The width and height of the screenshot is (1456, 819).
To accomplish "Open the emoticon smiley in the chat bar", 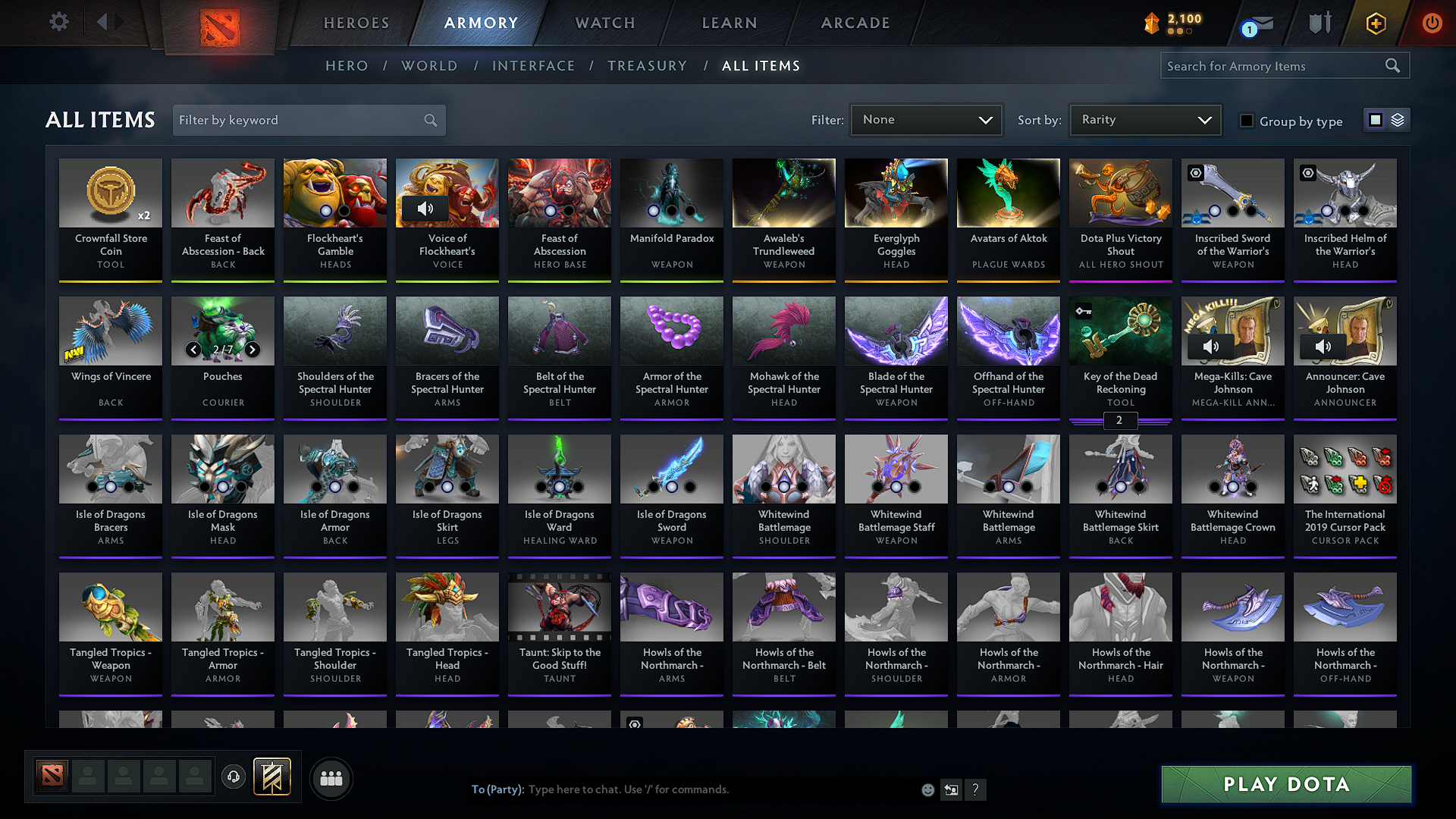I will [x=928, y=789].
